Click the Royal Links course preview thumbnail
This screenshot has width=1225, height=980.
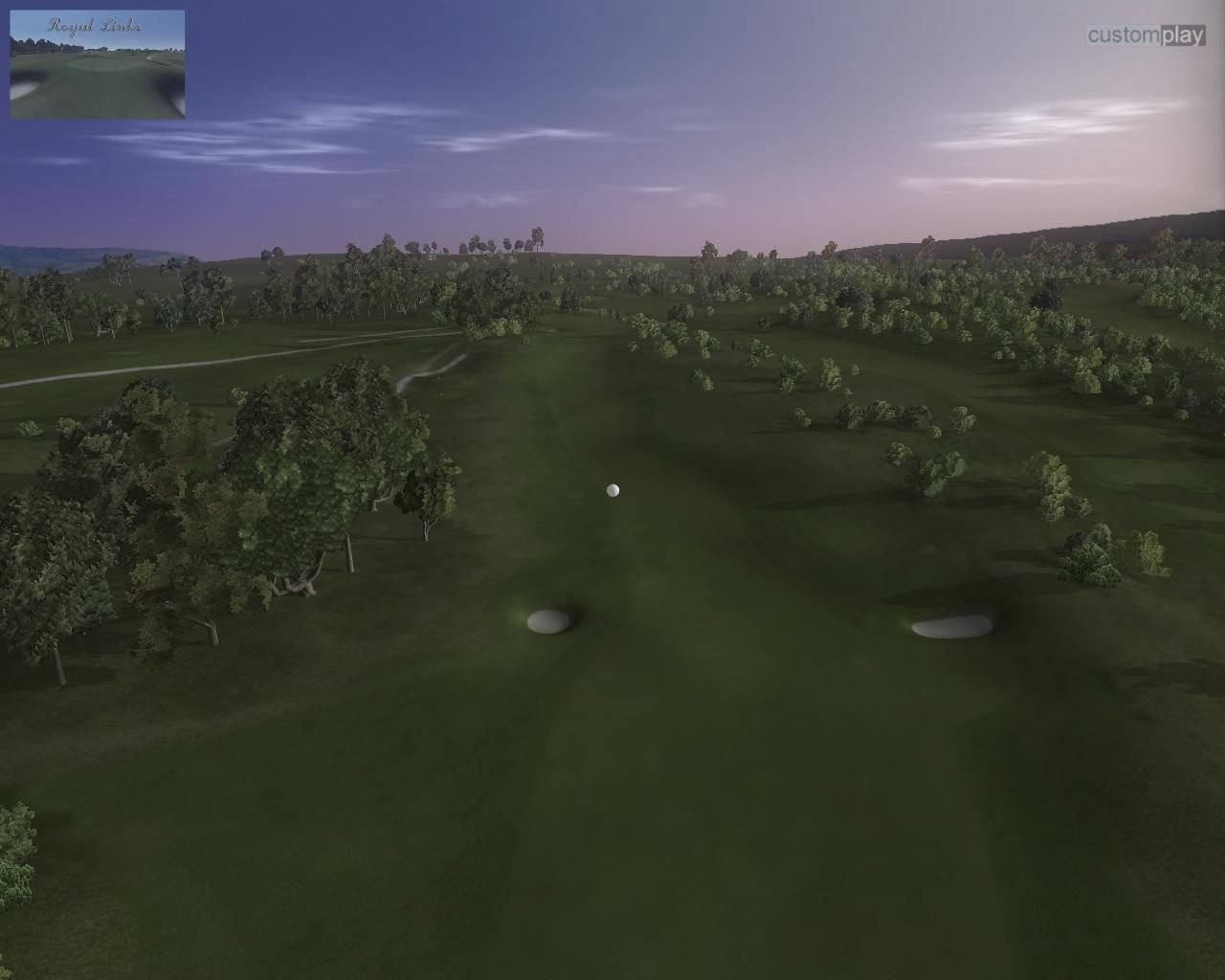(96, 62)
